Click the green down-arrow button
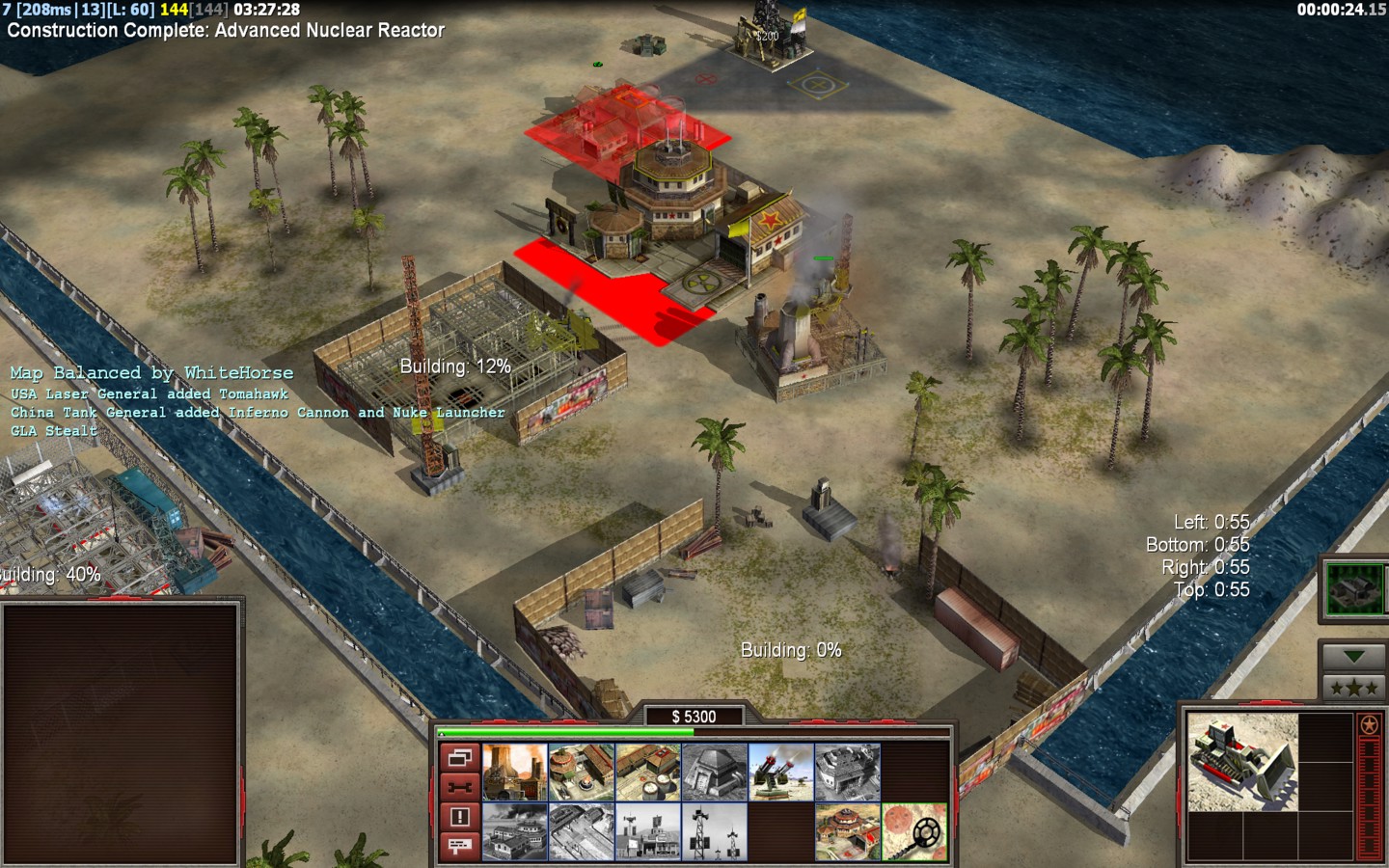1389x868 pixels. point(1353,657)
